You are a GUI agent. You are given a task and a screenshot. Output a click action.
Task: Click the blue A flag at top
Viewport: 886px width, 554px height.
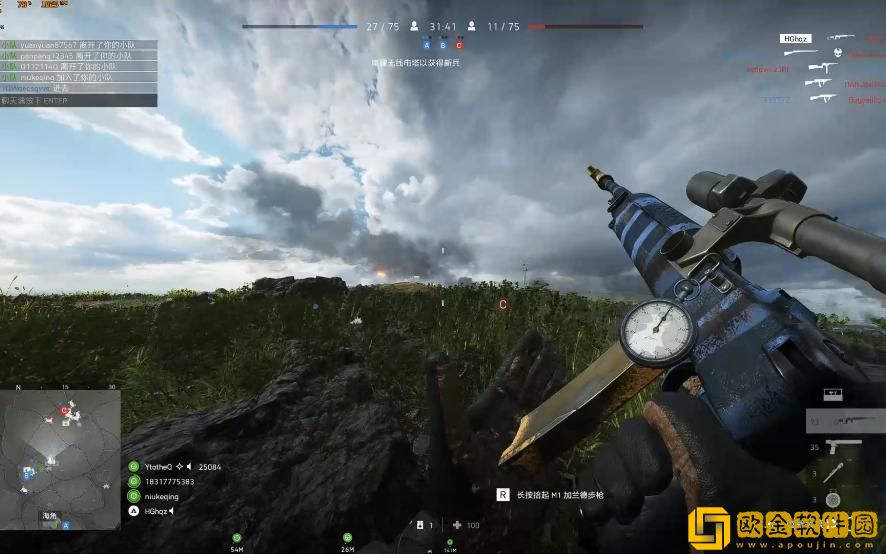(x=427, y=45)
